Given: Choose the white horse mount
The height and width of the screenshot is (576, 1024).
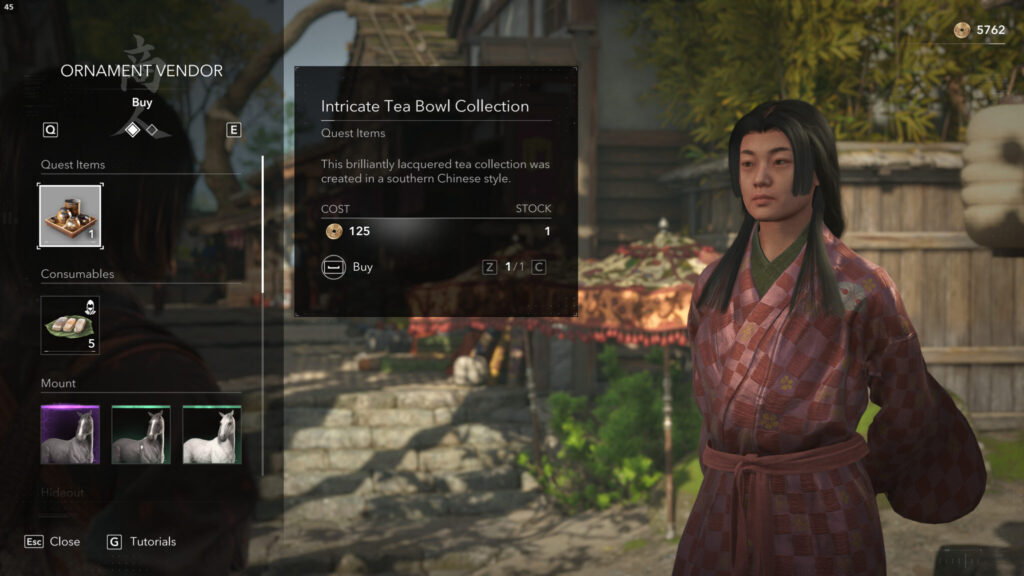Looking at the screenshot, I should pyautogui.click(x=212, y=435).
